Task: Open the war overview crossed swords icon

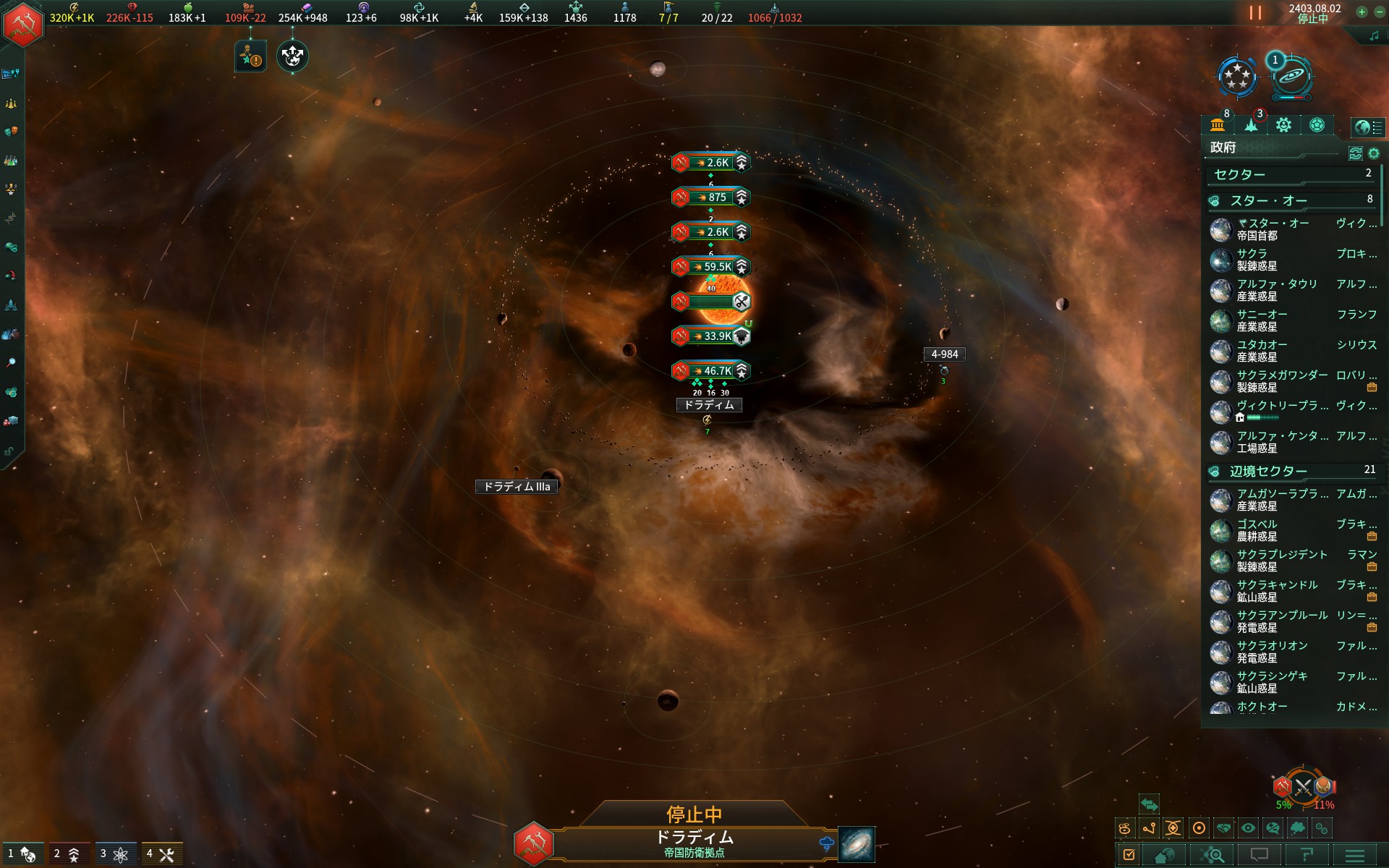Action: pyautogui.click(x=1303, y=788)
